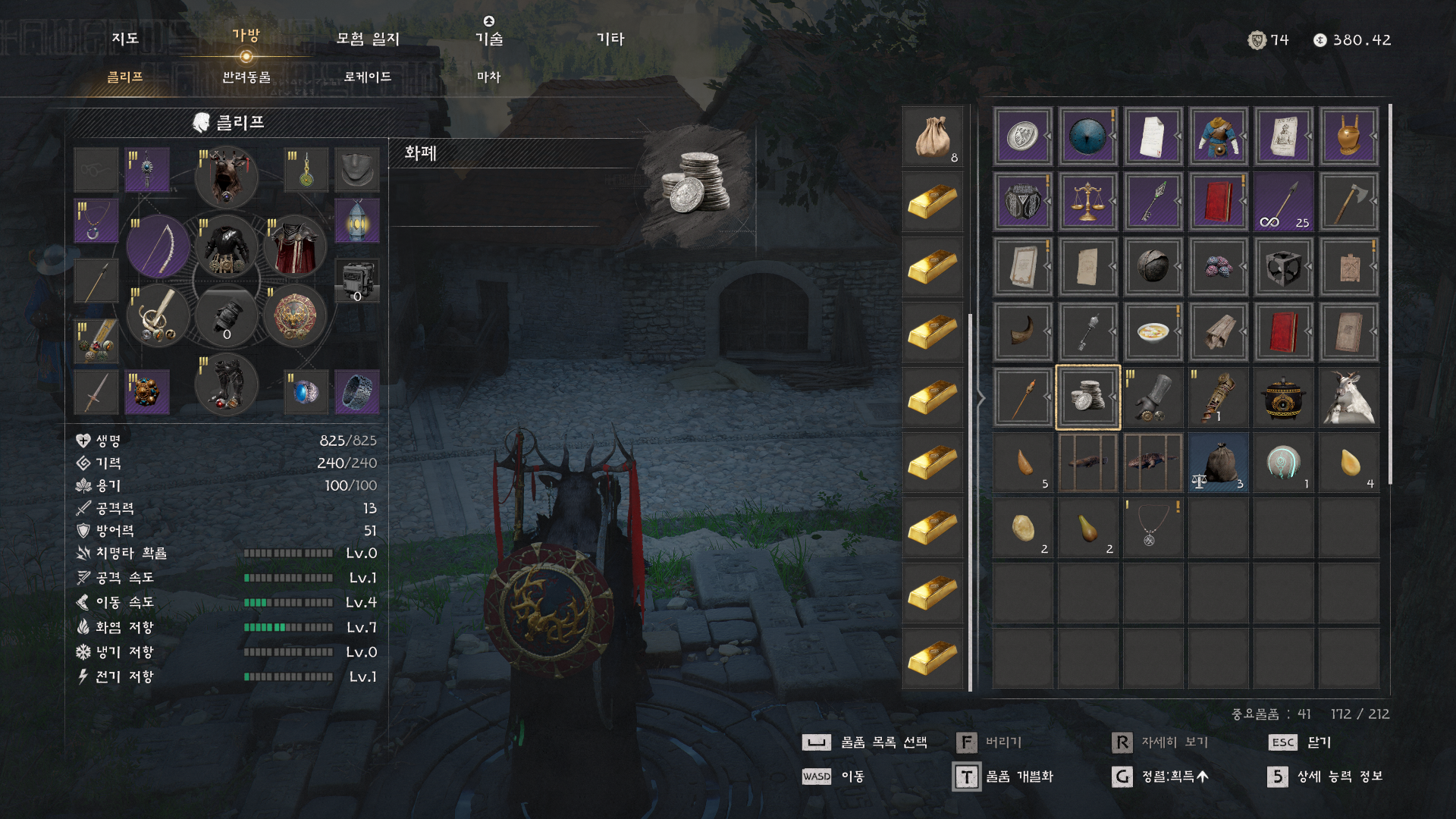Pick the round blue shield item
This screenshot has width=1456, height=819.
[x=1087, y=136]
